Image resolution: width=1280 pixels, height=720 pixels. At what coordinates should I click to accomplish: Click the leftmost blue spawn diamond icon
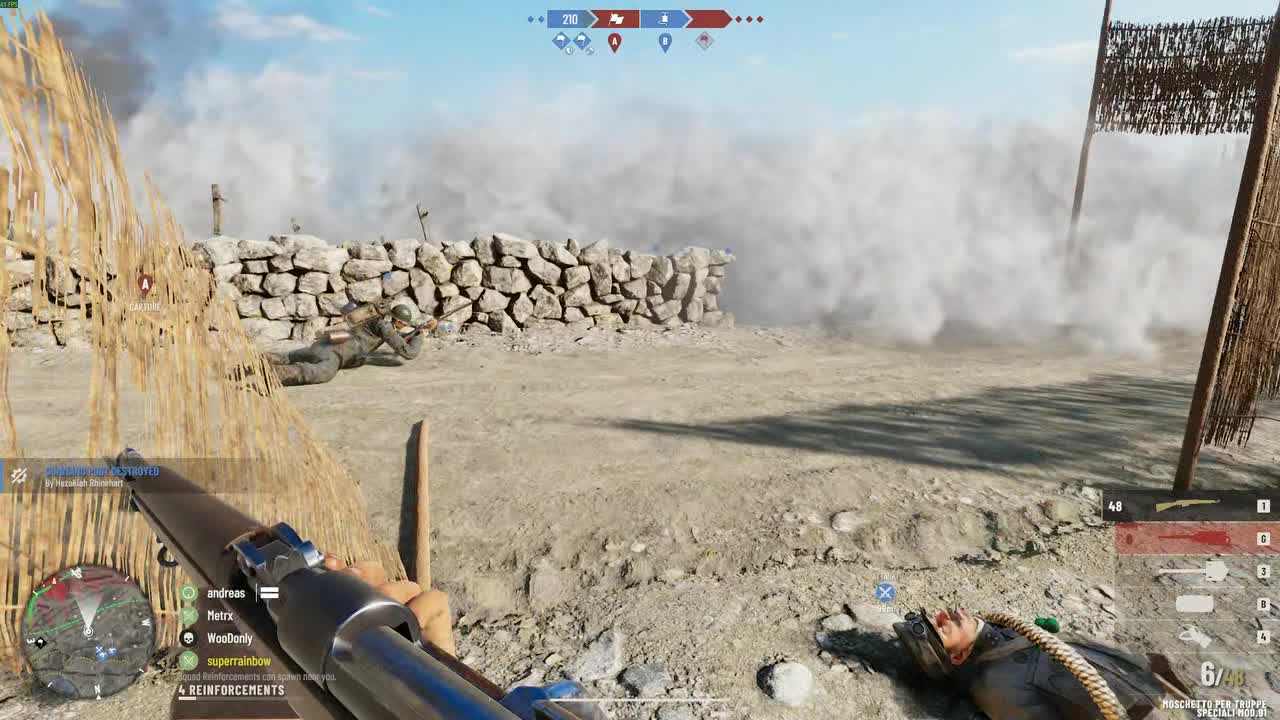(560, 40)
